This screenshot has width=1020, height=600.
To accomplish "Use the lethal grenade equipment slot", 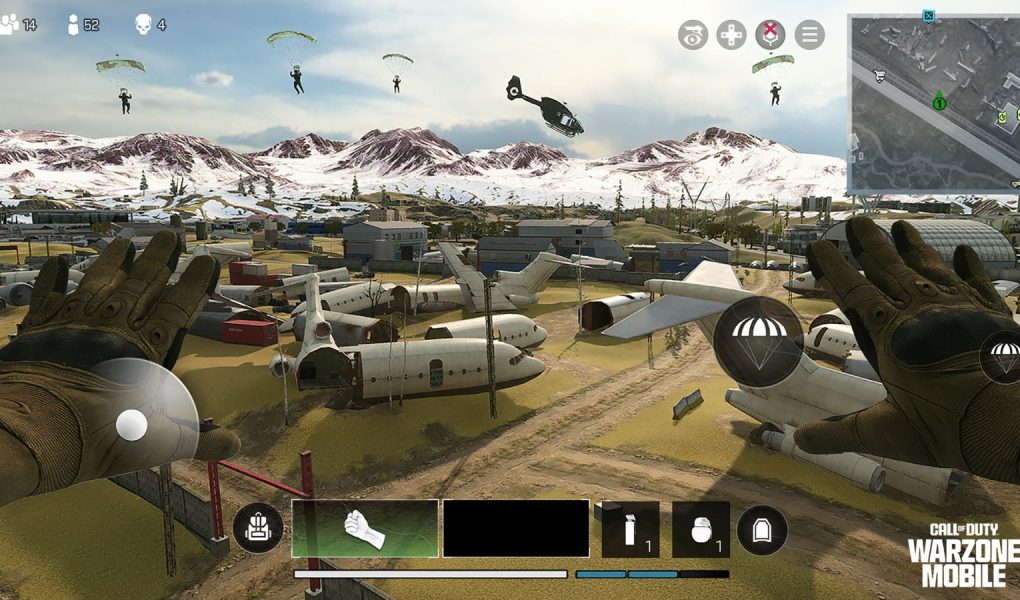I will pyautogui.click(x=701, y=529).
